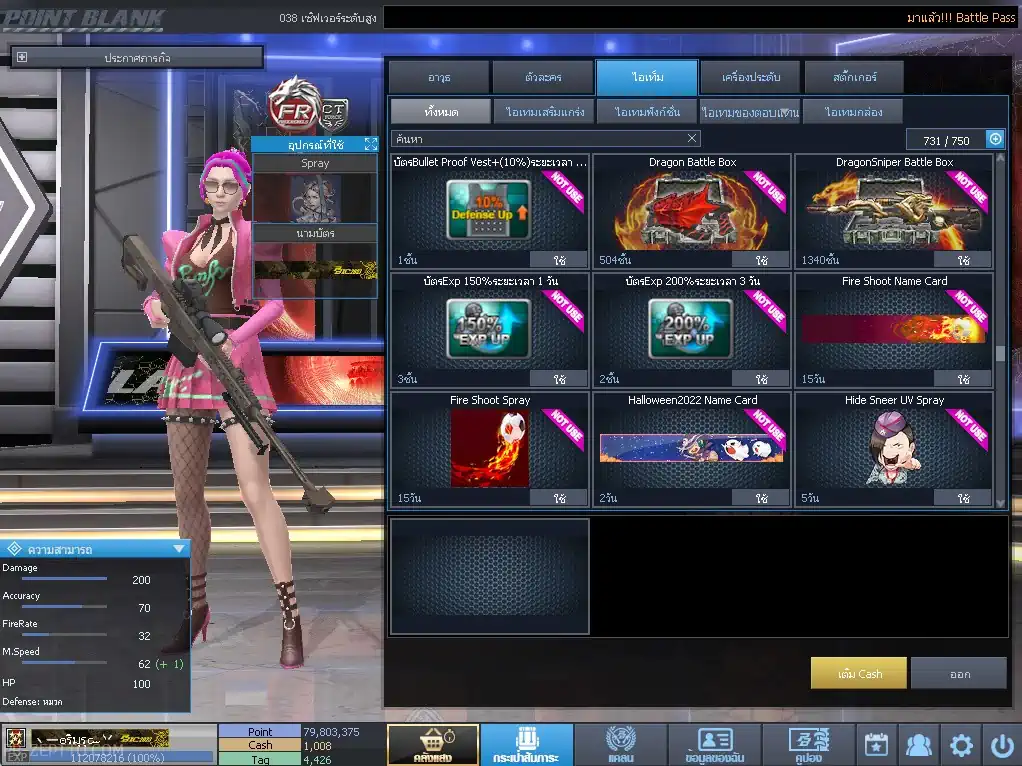Expand inventory capacity with the plus button
1022x766 pixels.
[x=995, y=140]
